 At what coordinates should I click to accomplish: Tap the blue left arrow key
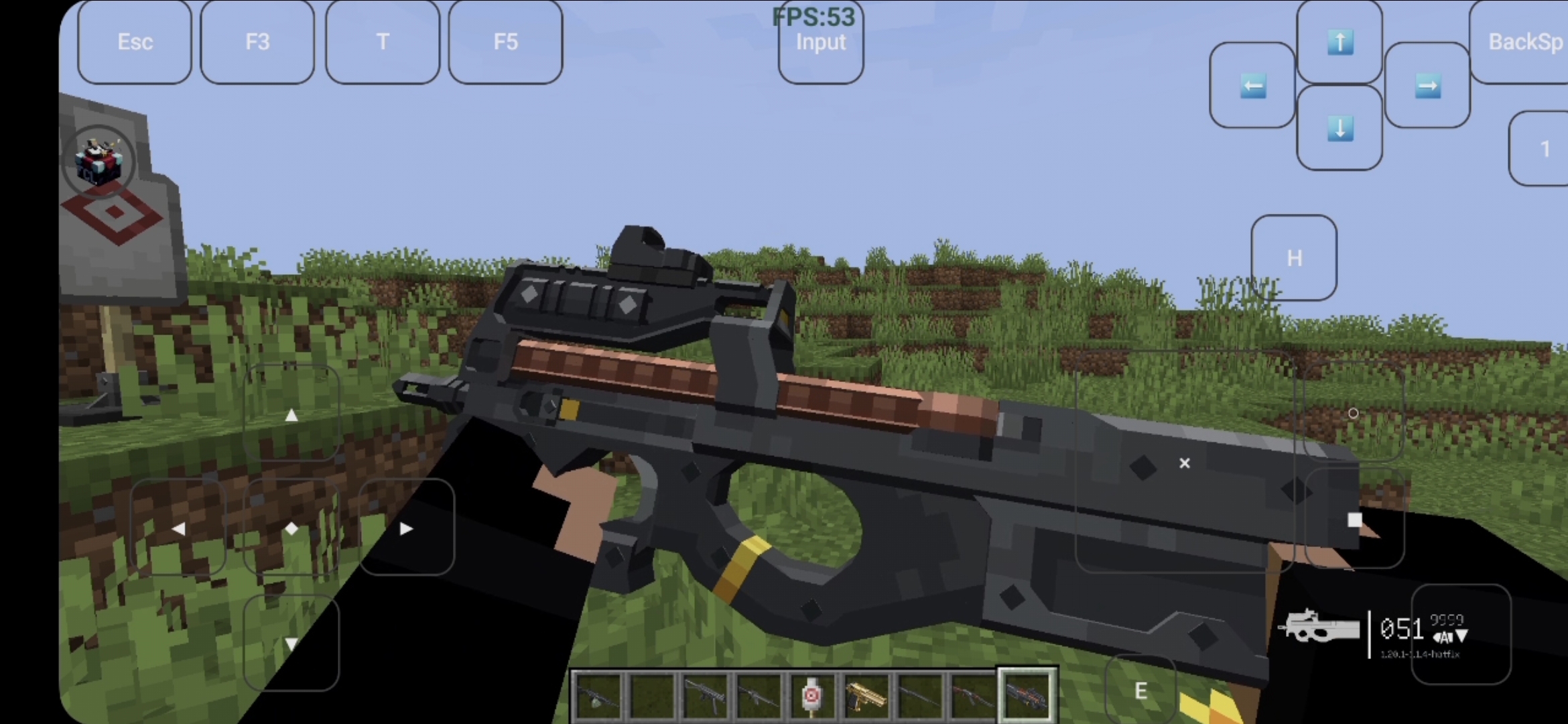click(x=1252, y=86)
